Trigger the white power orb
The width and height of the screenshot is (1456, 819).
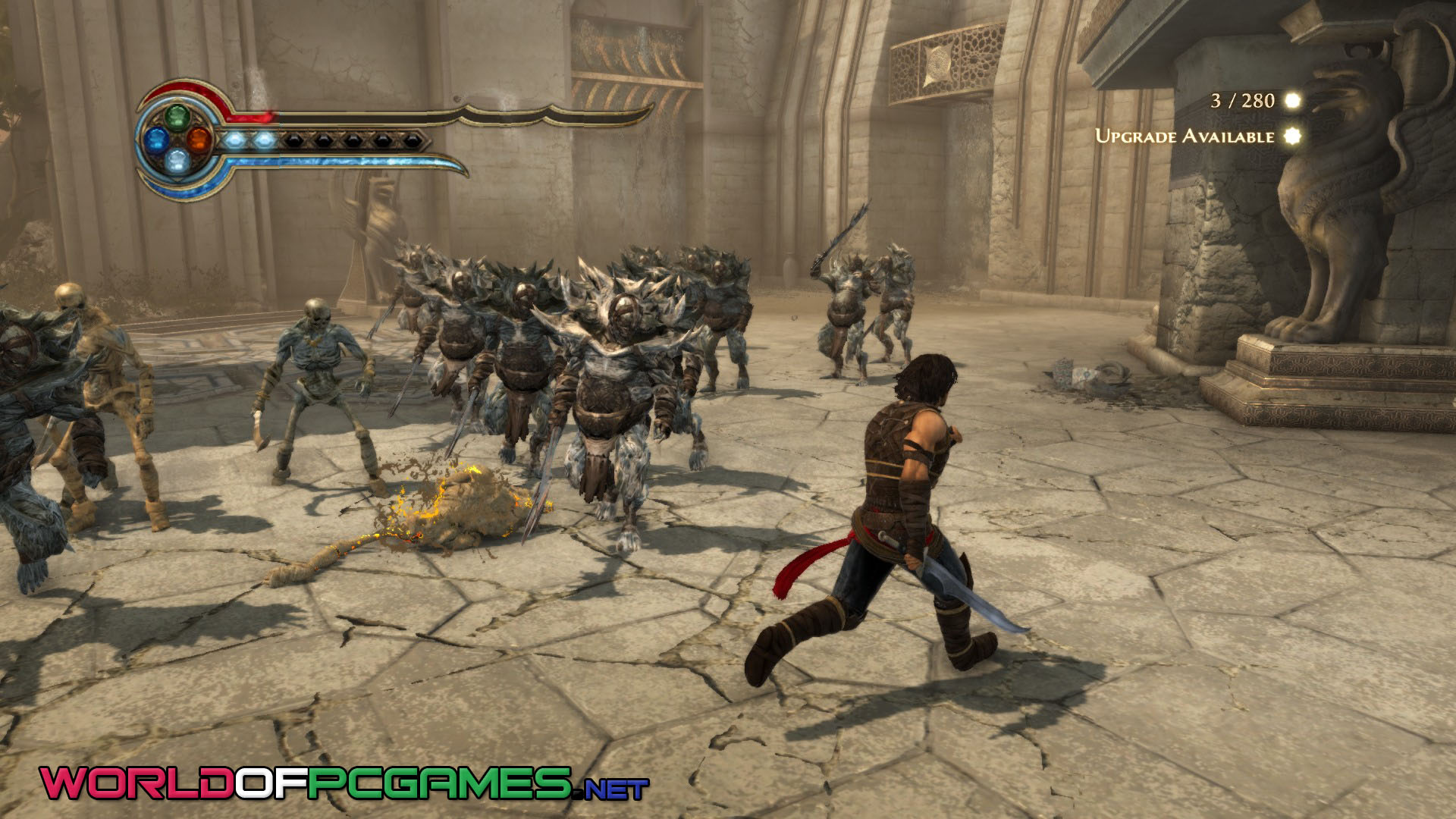tap(177, 159)
